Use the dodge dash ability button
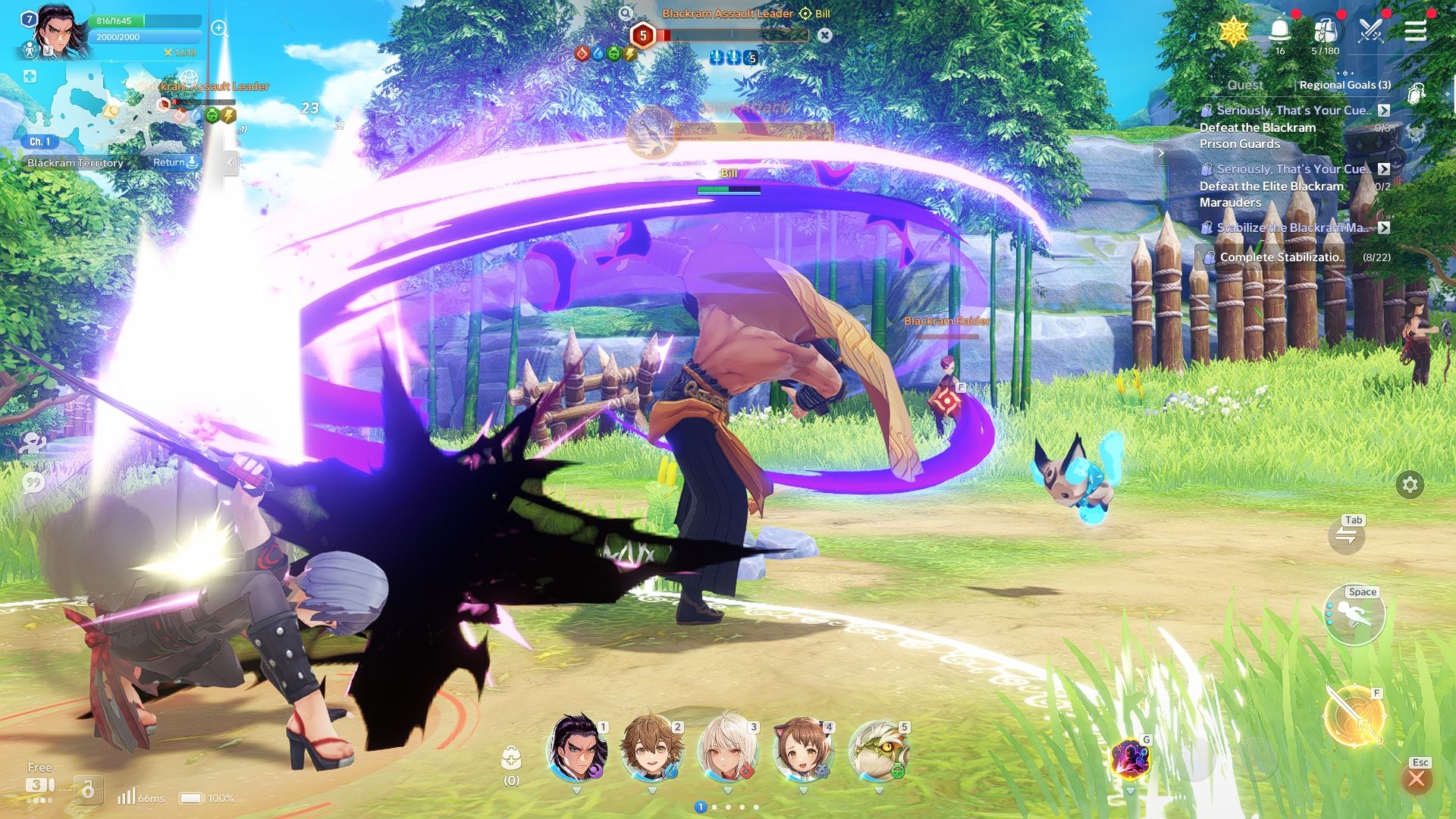The image size is (1456, 819). (x=1354, y=614)
